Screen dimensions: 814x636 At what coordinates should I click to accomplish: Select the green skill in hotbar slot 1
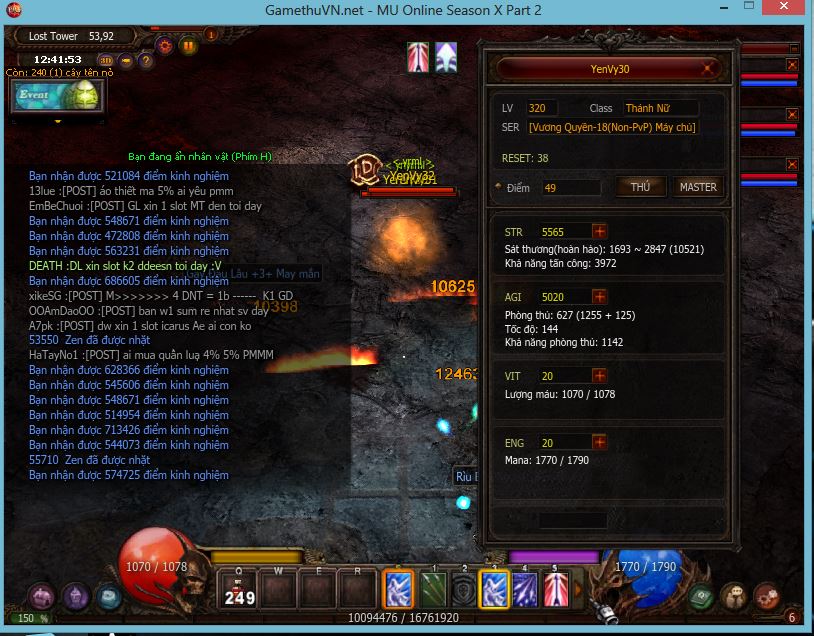432,588
